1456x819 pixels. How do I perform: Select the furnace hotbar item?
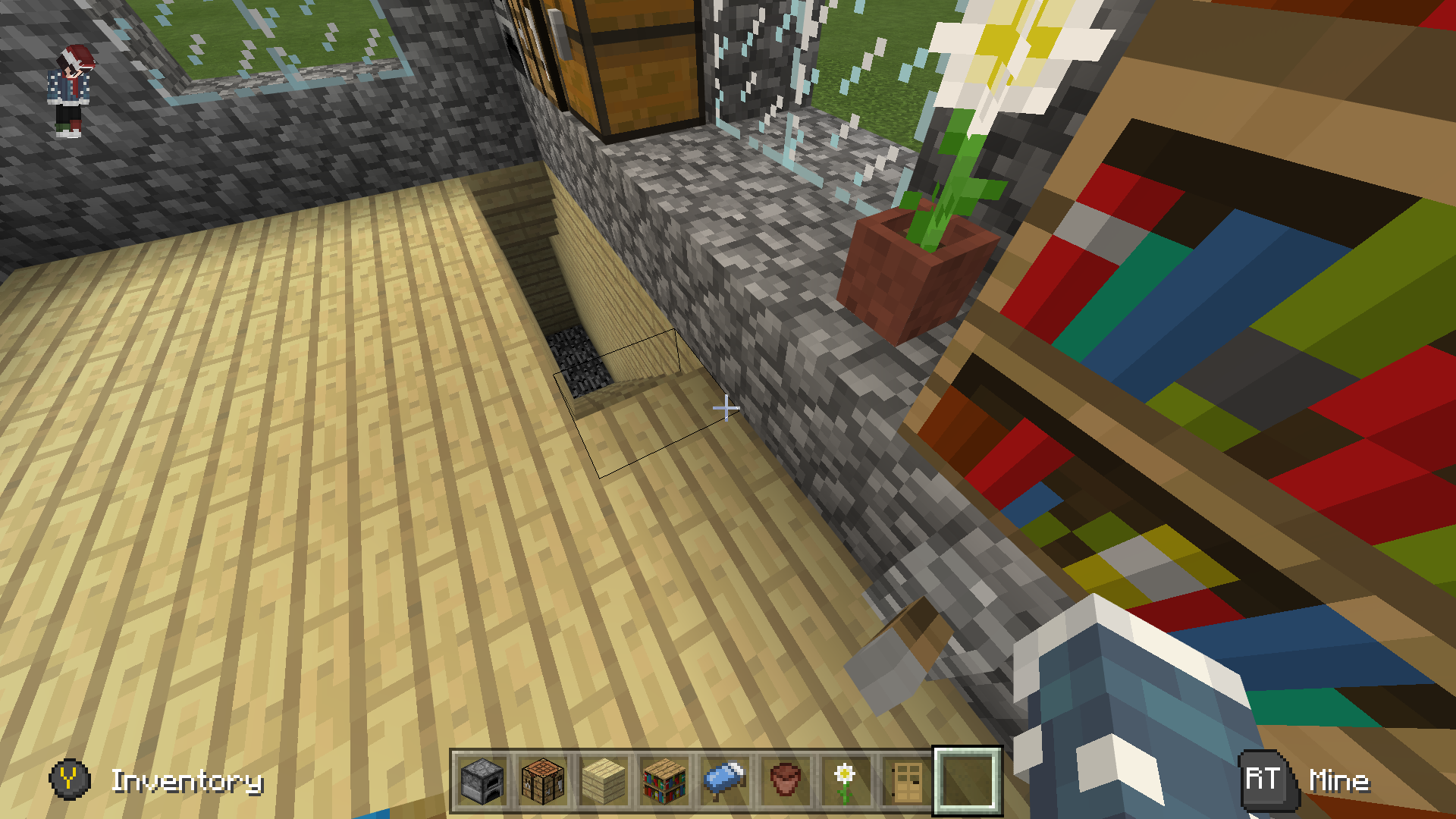(x=481, y=783)
